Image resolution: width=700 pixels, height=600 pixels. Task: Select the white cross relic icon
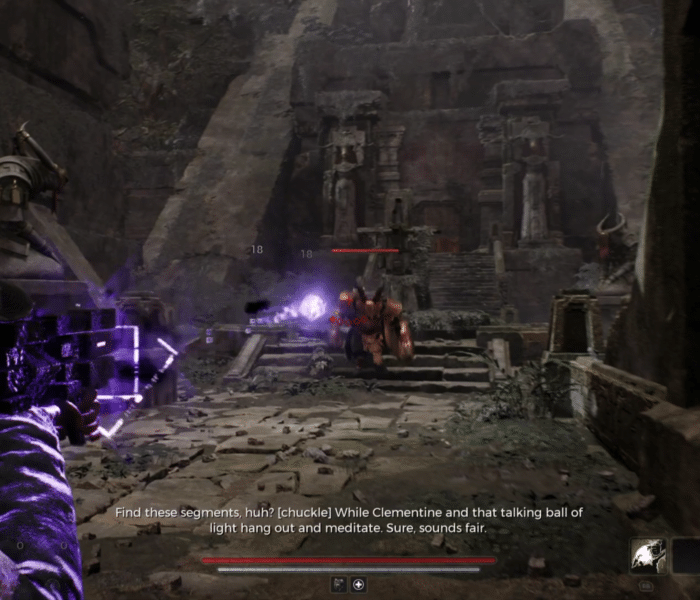[x=359, y=585]
